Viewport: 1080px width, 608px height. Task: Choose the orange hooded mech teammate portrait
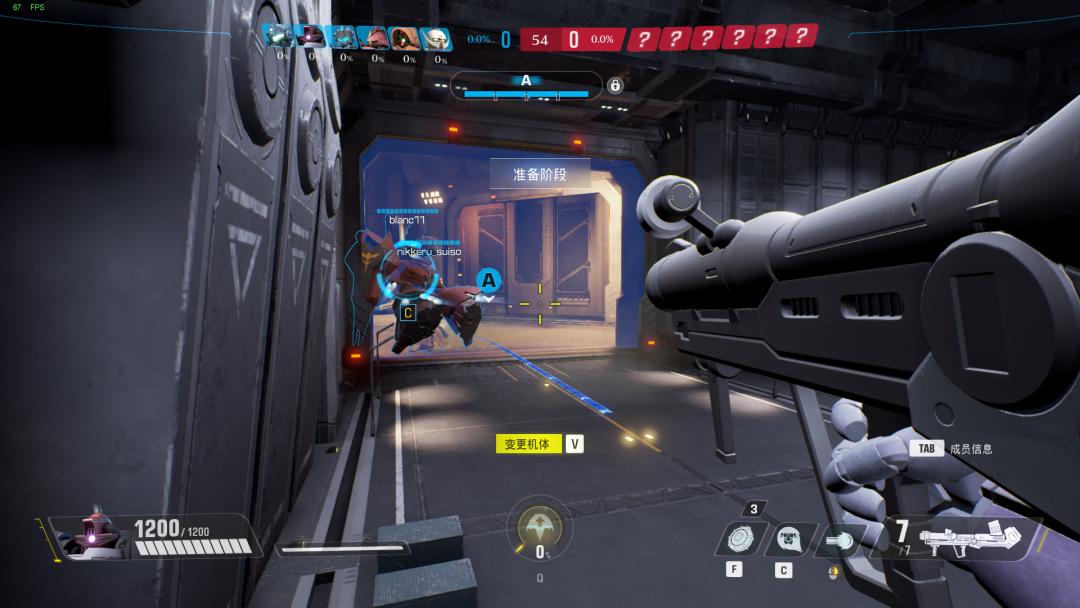tap(405, 38)
